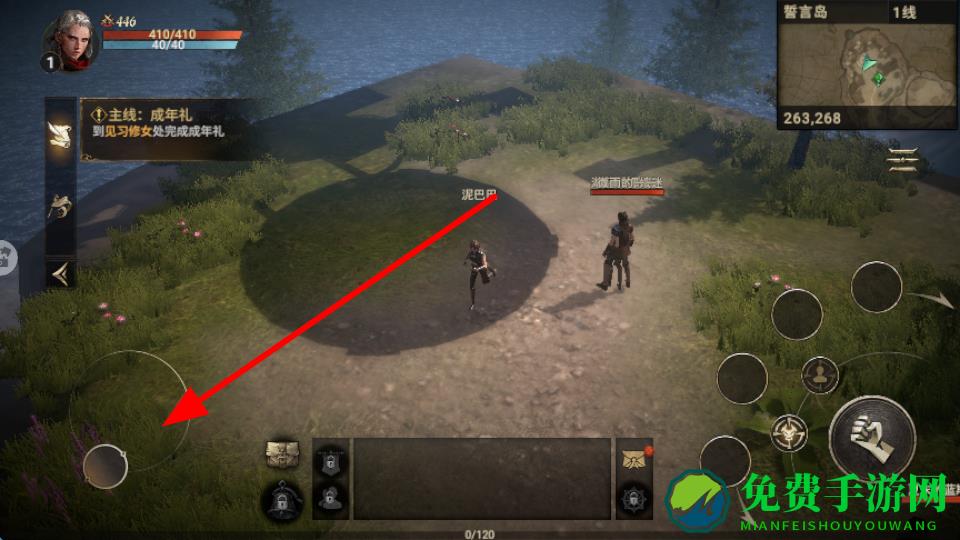This screenshot has height=540, width=960.
Task: Open the bag icon left of chat
Action: click(x=282, y=457)
